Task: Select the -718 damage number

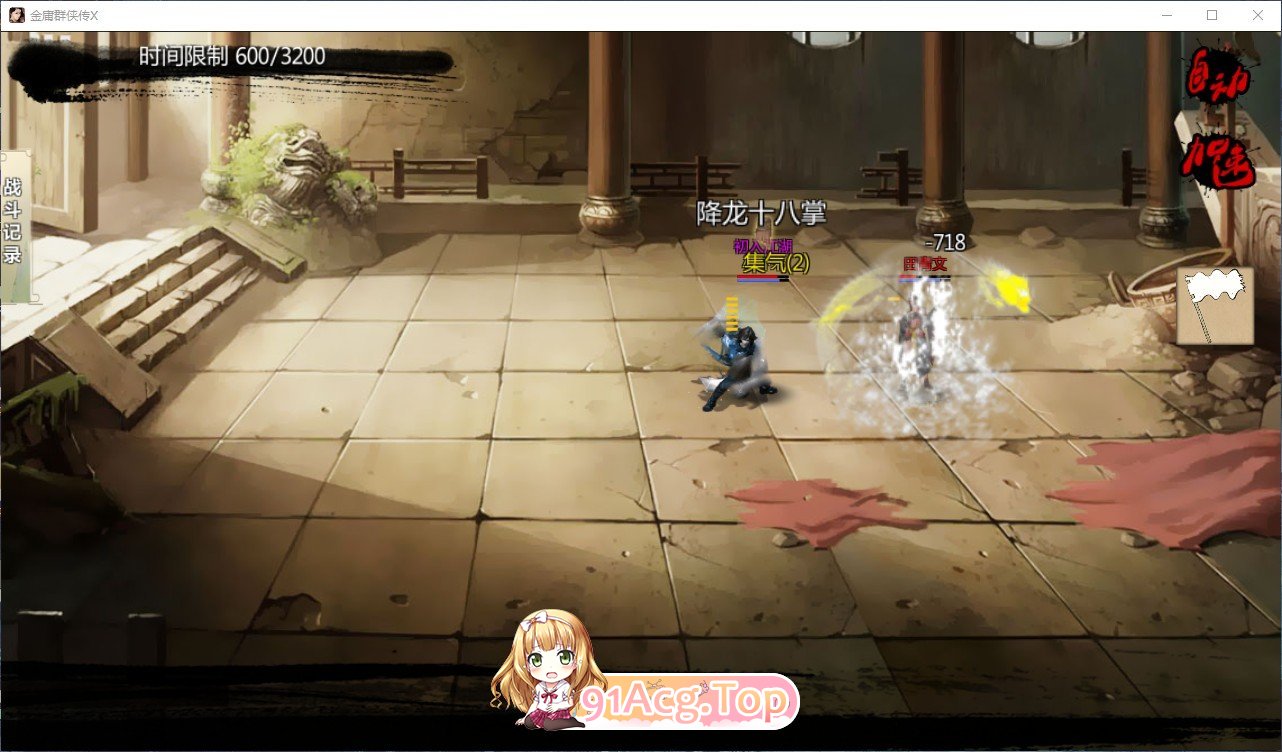Action: pos(947,241)
